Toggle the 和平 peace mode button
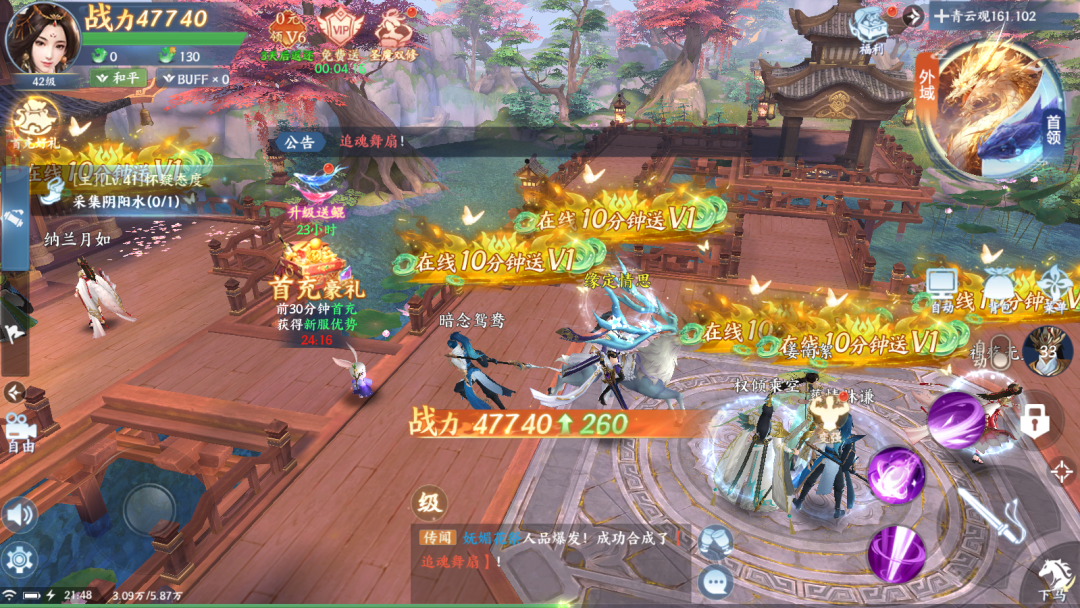This screenshot has width=1080, height=608. 118,78
